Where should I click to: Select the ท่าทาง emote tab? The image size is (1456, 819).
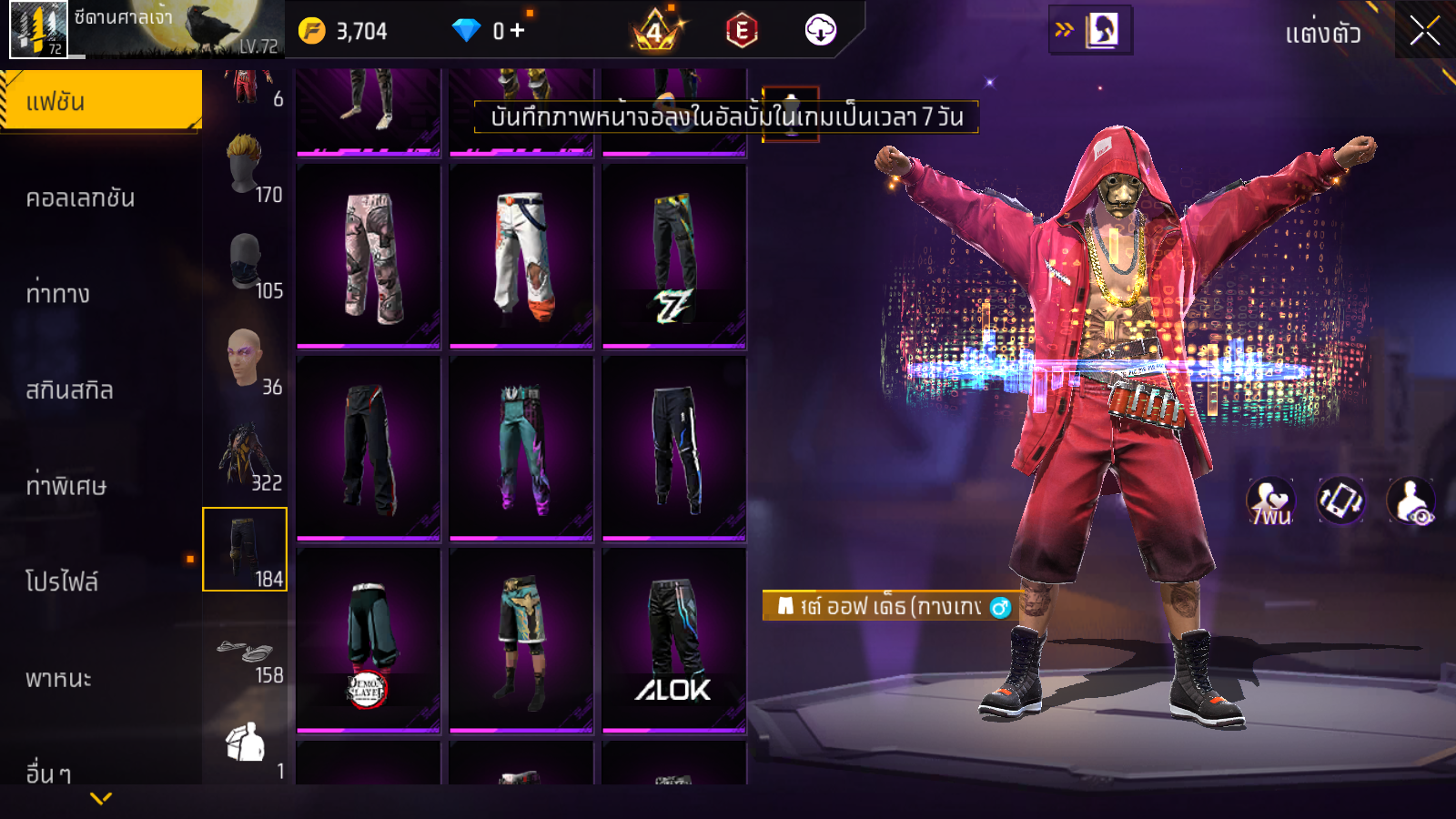tap(58, 294)
